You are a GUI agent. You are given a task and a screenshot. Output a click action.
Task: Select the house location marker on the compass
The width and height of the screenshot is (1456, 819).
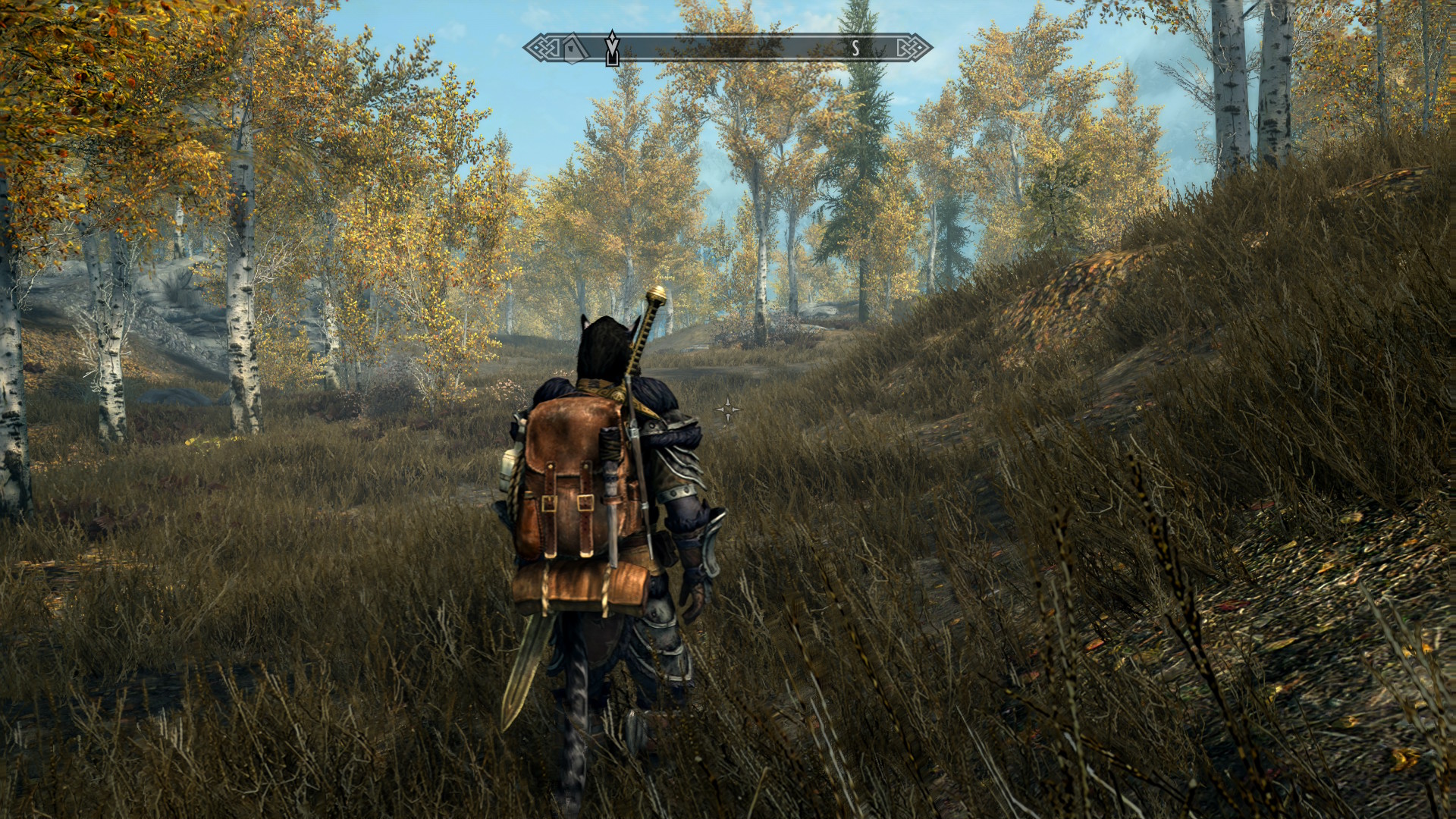pyautogui.click(x=576, y=48)
